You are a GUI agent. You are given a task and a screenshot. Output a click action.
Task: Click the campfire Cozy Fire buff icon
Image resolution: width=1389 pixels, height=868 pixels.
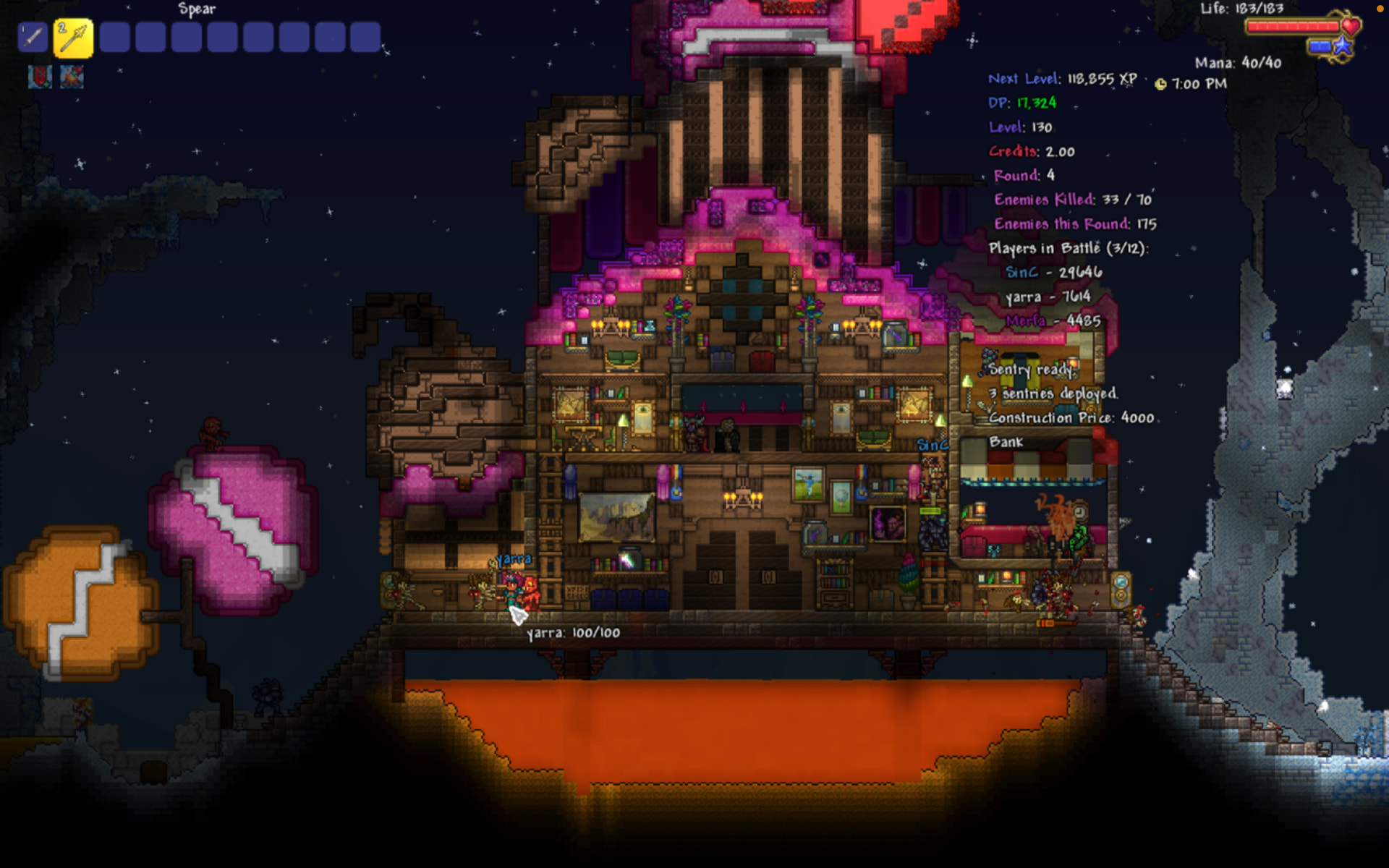coord(72,77)
